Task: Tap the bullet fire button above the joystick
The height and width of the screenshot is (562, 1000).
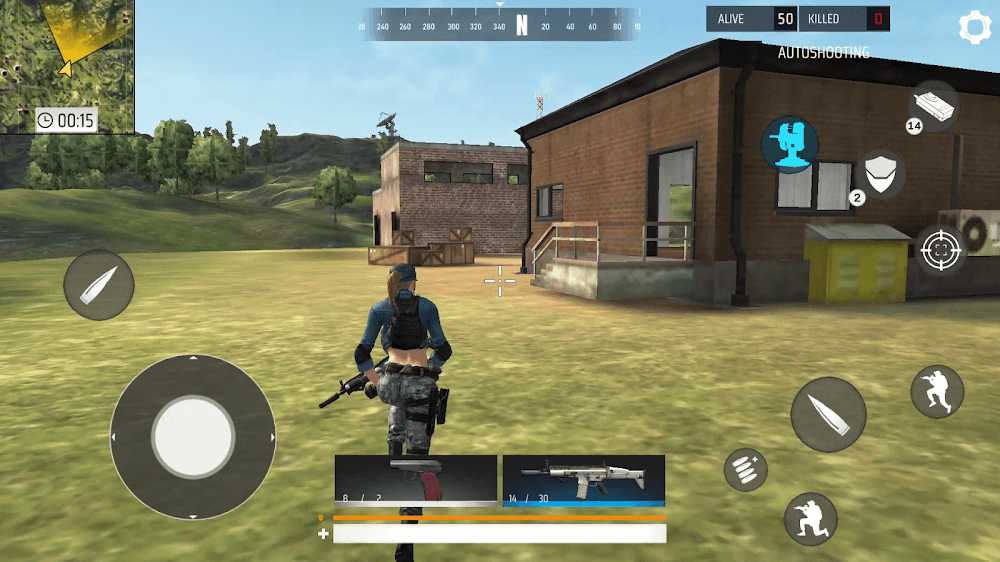Action: click(99, 285)
